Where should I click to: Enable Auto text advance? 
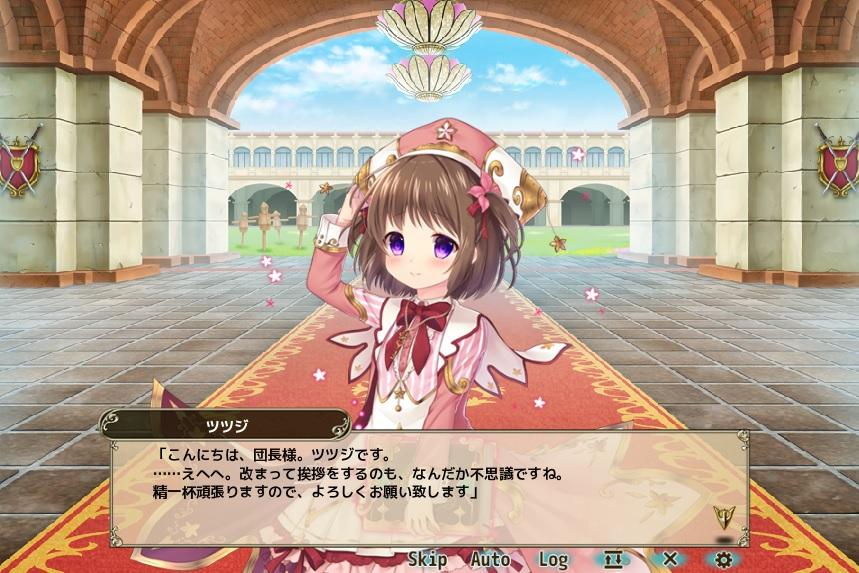[489, 560]
